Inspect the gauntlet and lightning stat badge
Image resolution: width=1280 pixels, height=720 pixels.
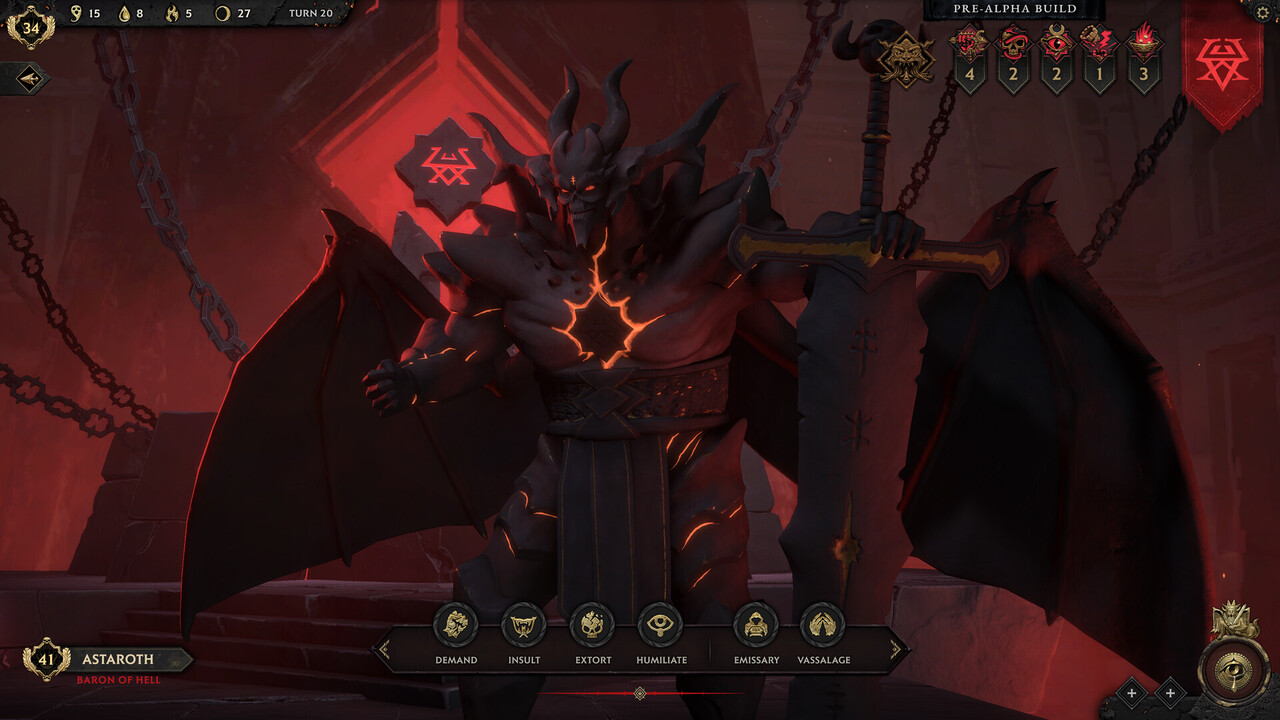point(1100,45)
